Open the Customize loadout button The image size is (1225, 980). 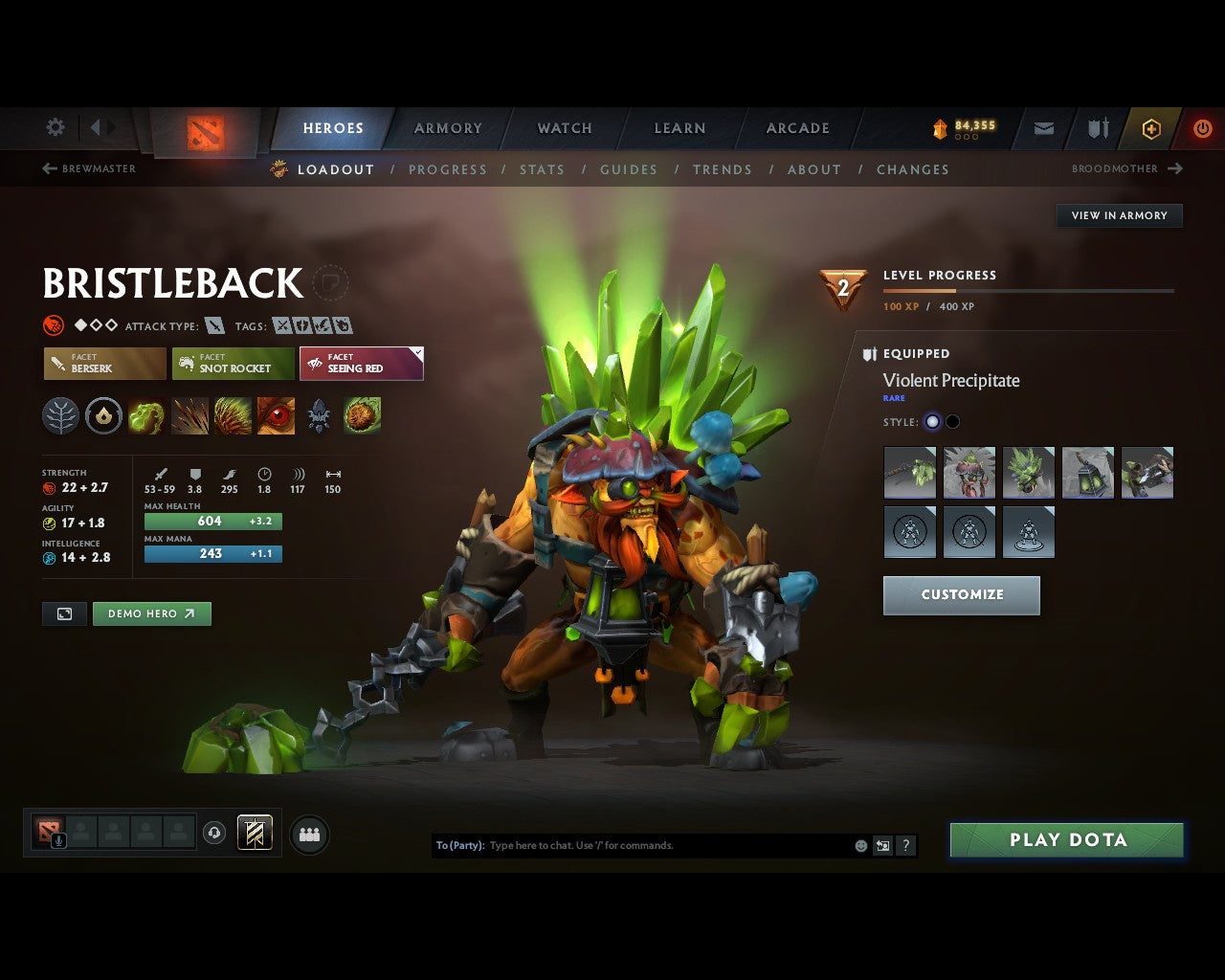(x=961, y=594)
